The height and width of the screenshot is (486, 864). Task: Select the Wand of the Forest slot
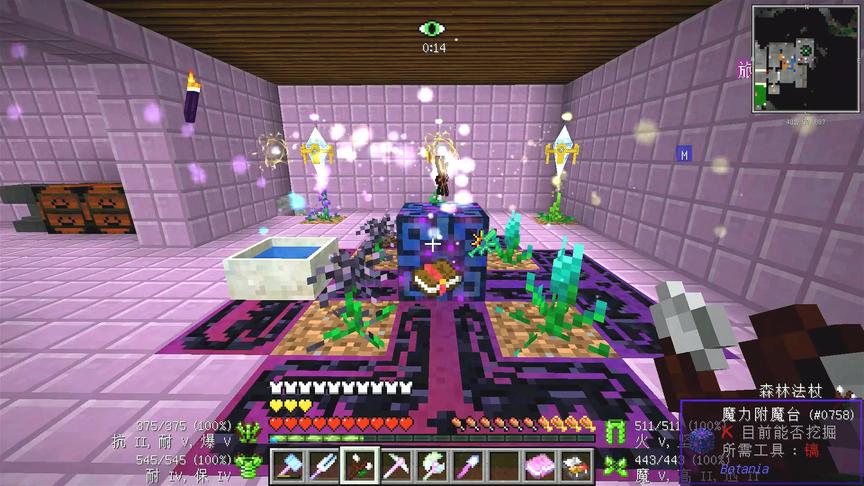click(356, 465)
